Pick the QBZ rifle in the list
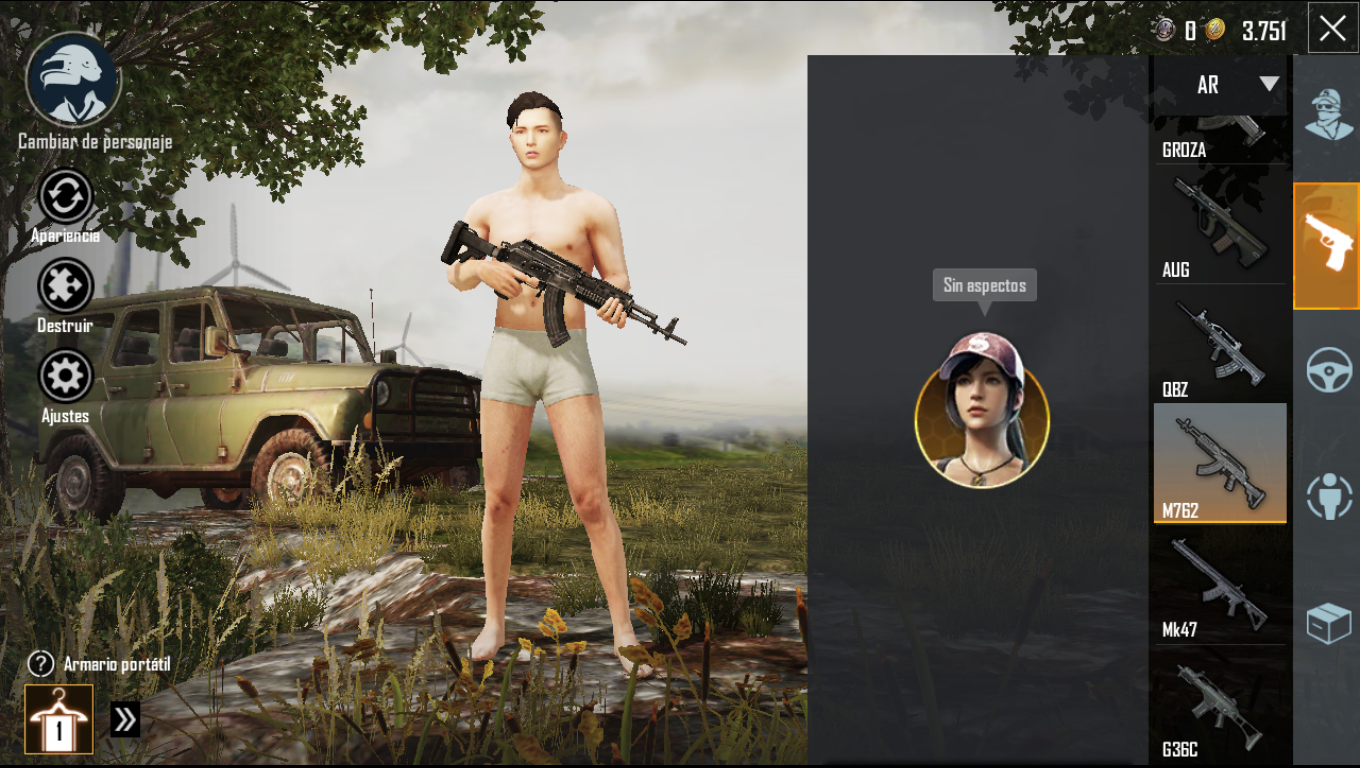 click(1220, 345)
